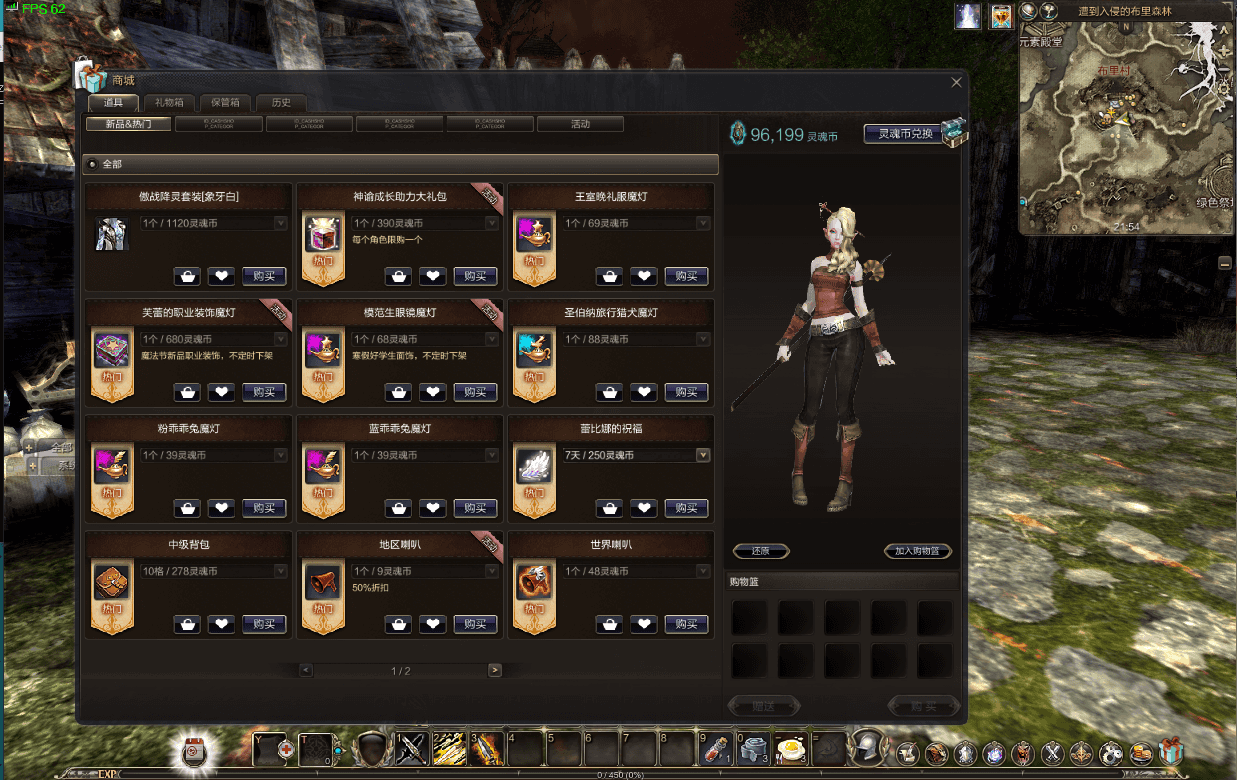
Task: Reset the character preview with 还原
Action: (x=761, y=551)
